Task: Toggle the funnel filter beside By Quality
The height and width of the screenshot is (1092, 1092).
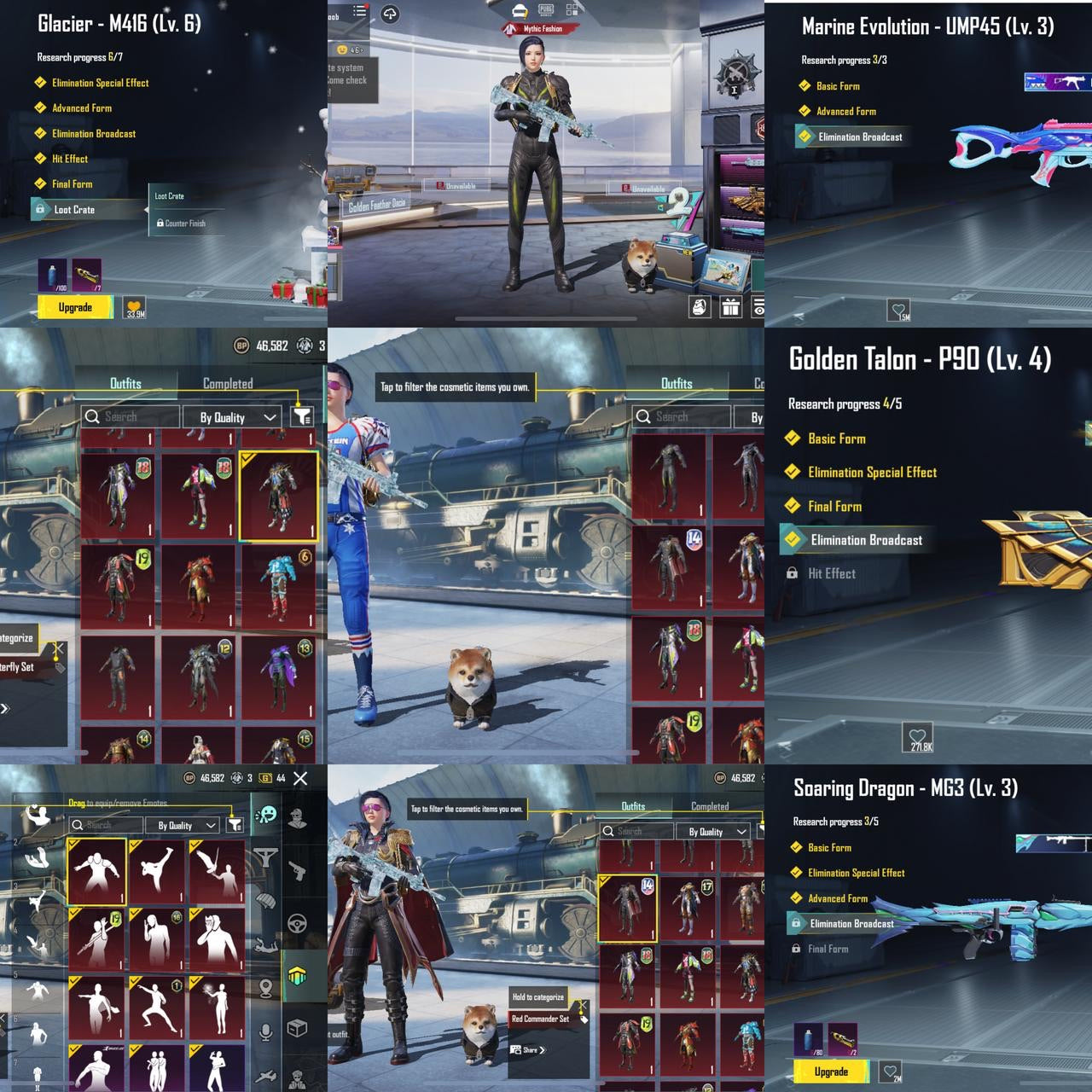Action: point(303,416)
